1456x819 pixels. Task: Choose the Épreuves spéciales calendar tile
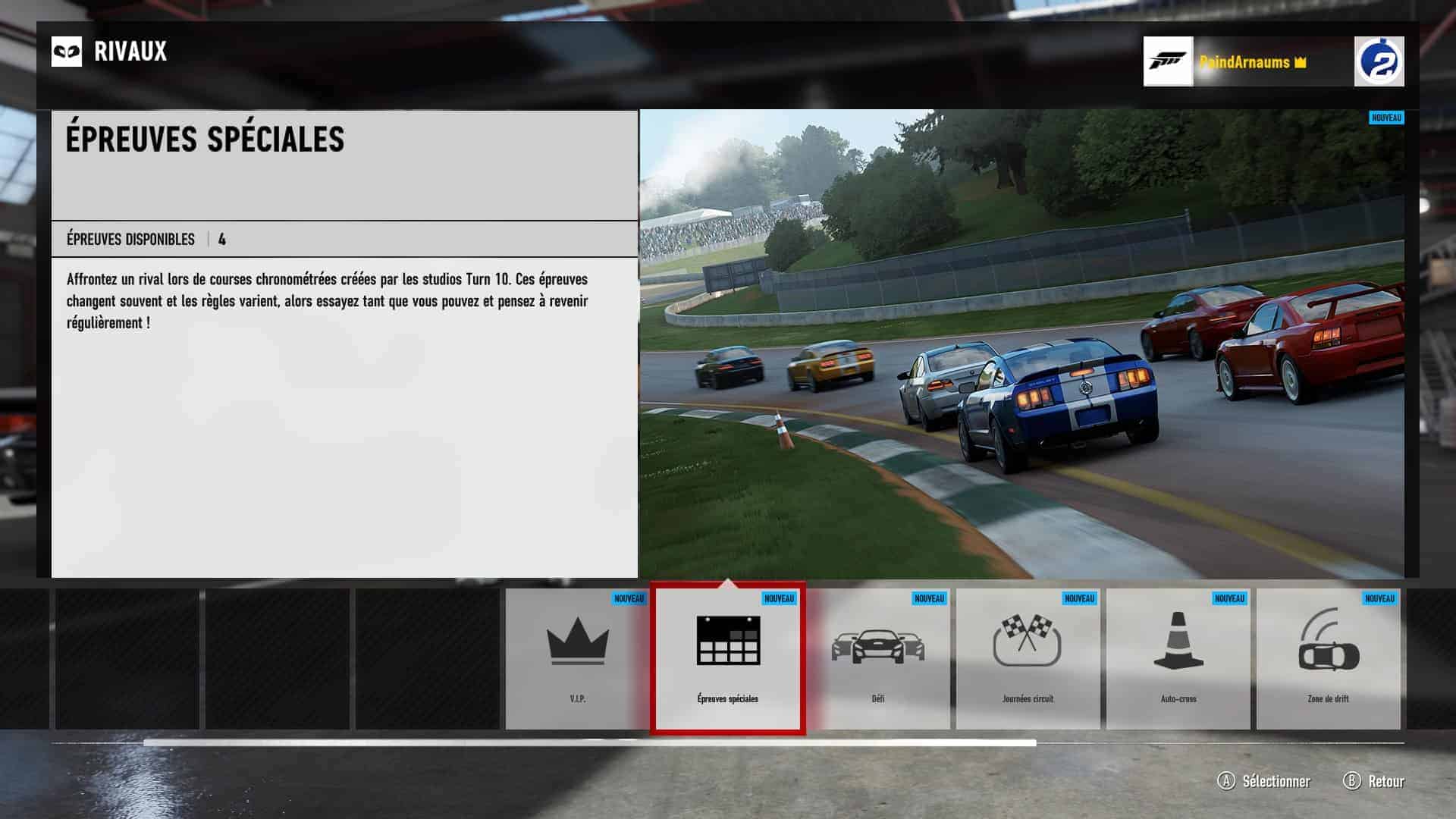tap(727, 658)
